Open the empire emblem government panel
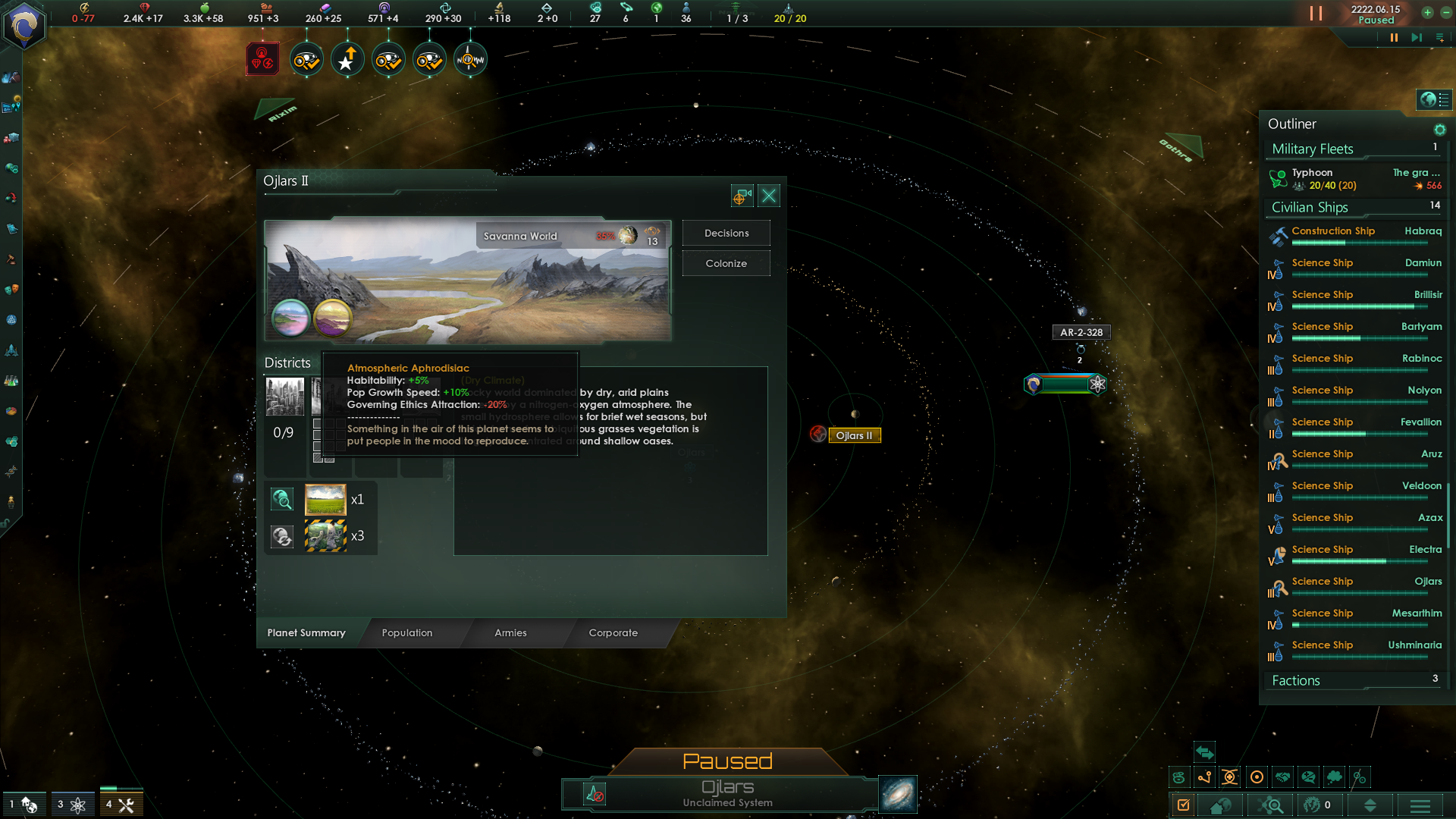This screenshot has height=819, width=1456. click(24, 27)
